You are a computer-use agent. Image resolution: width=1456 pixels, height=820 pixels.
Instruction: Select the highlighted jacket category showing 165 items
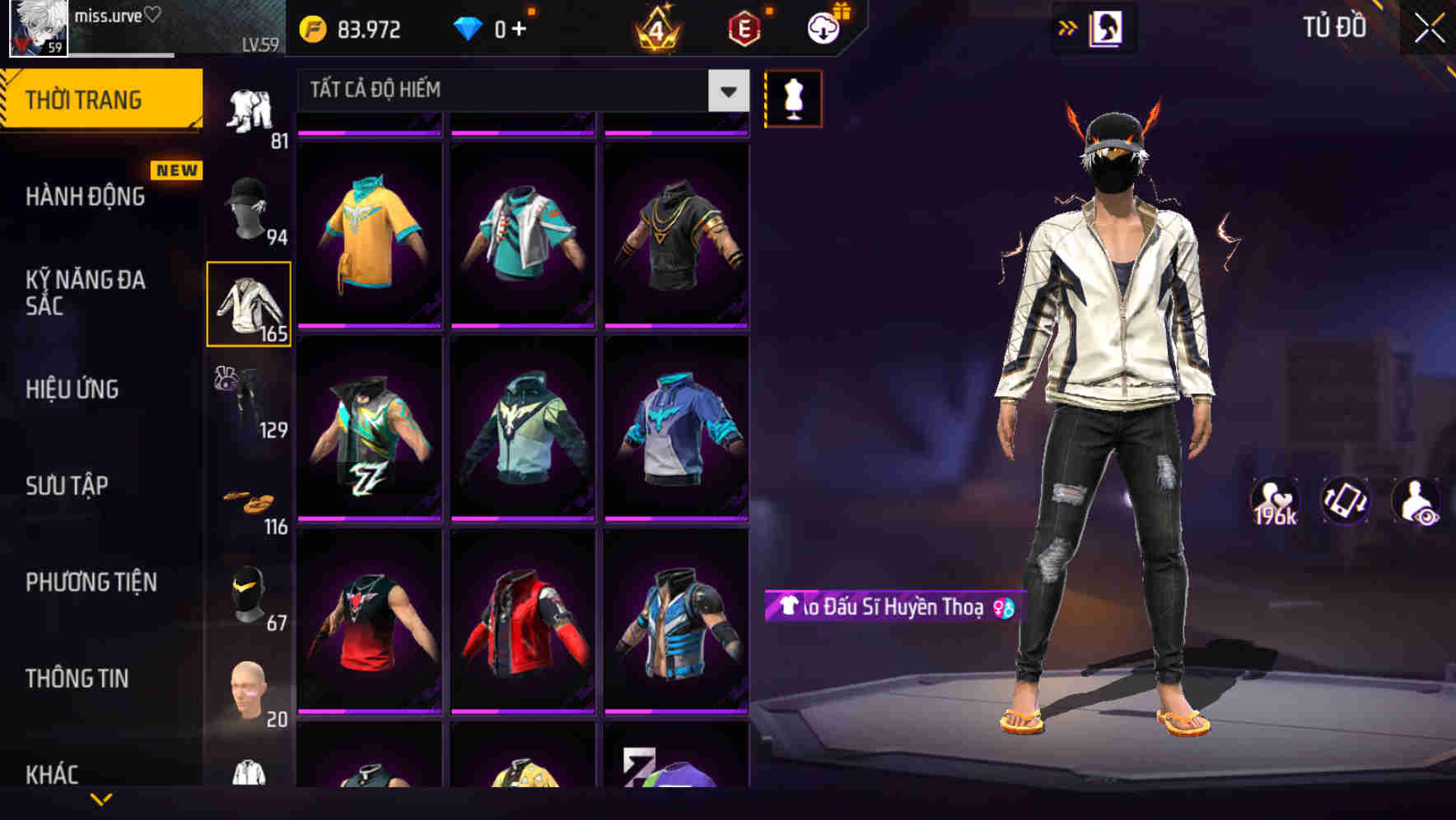coord(248,305)
